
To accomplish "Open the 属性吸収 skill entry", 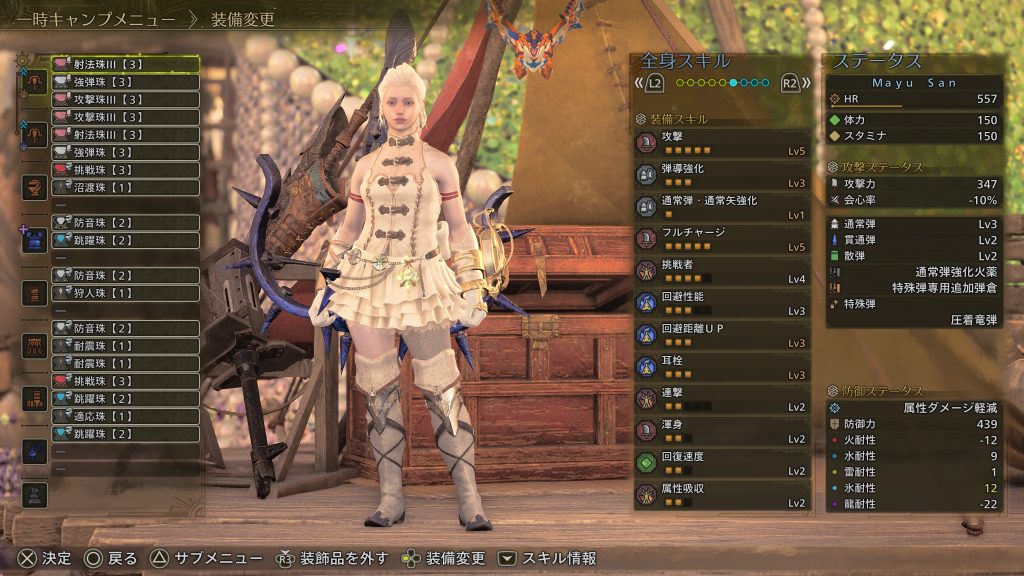I will (721, 495).
